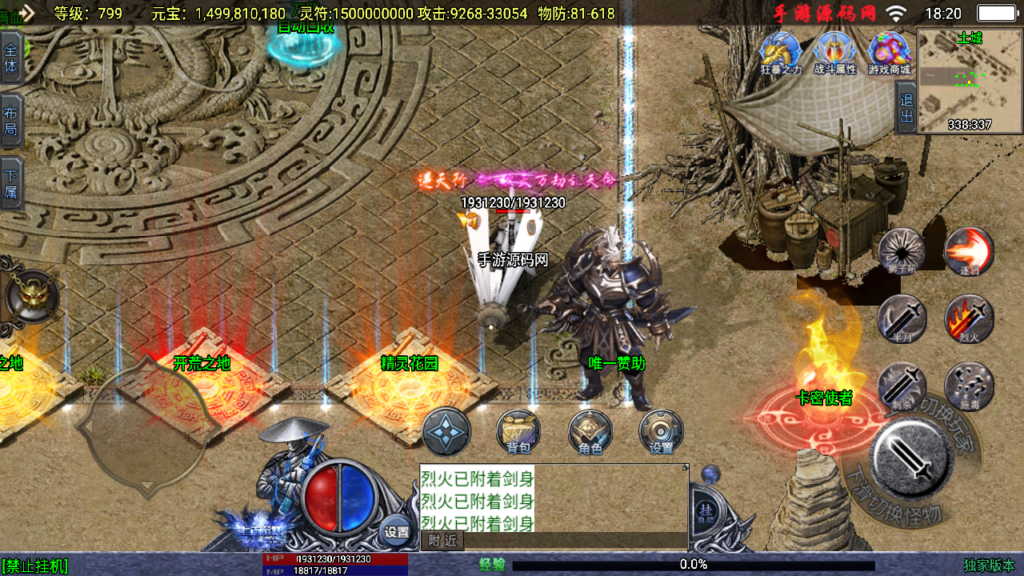The width and height of the screenshot is (1024, 576).
Task: Toggle the 挂 auto-battle button
Action: point(707,509)
